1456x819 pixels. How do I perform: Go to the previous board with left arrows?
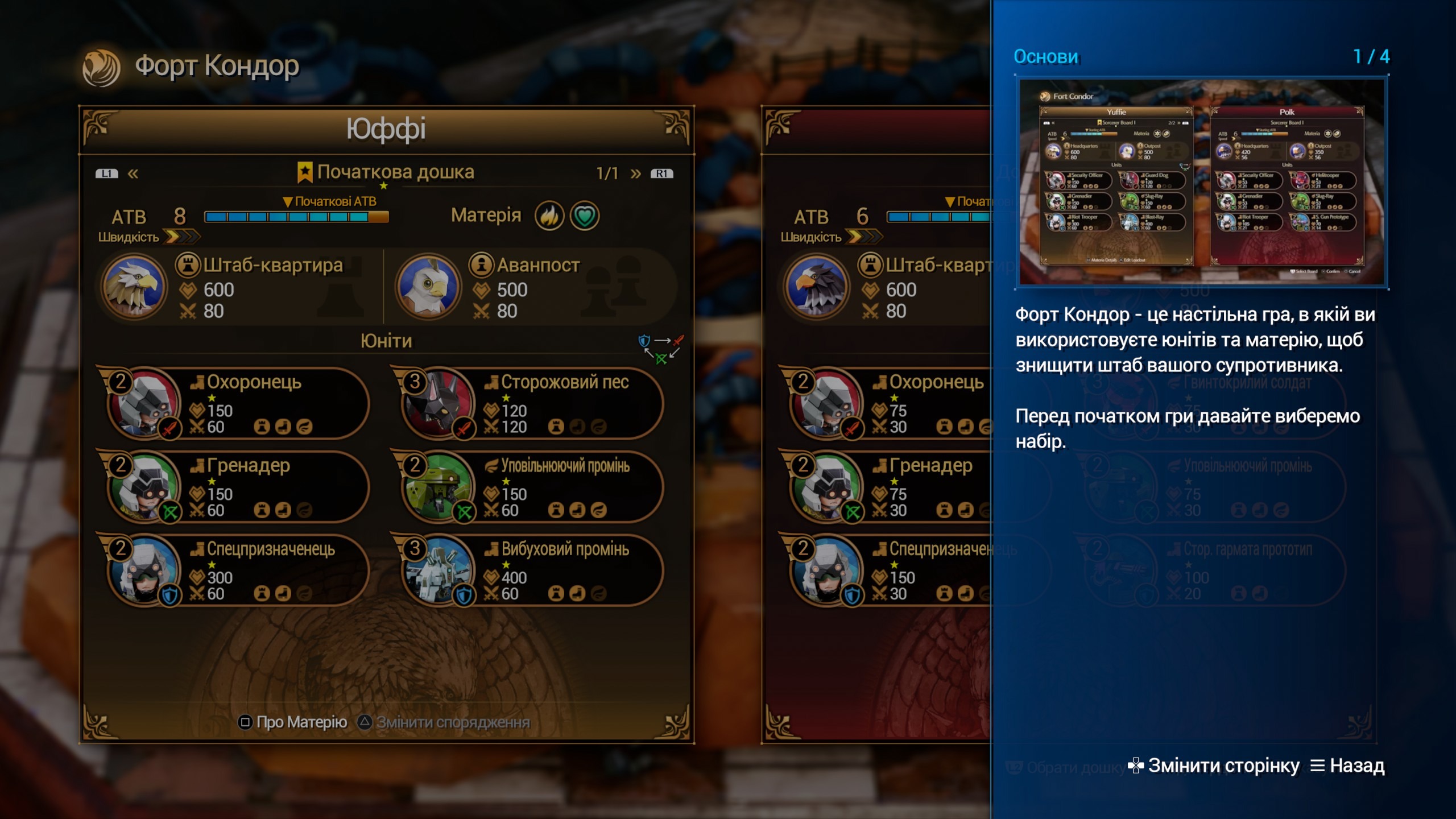pos(133,173)
